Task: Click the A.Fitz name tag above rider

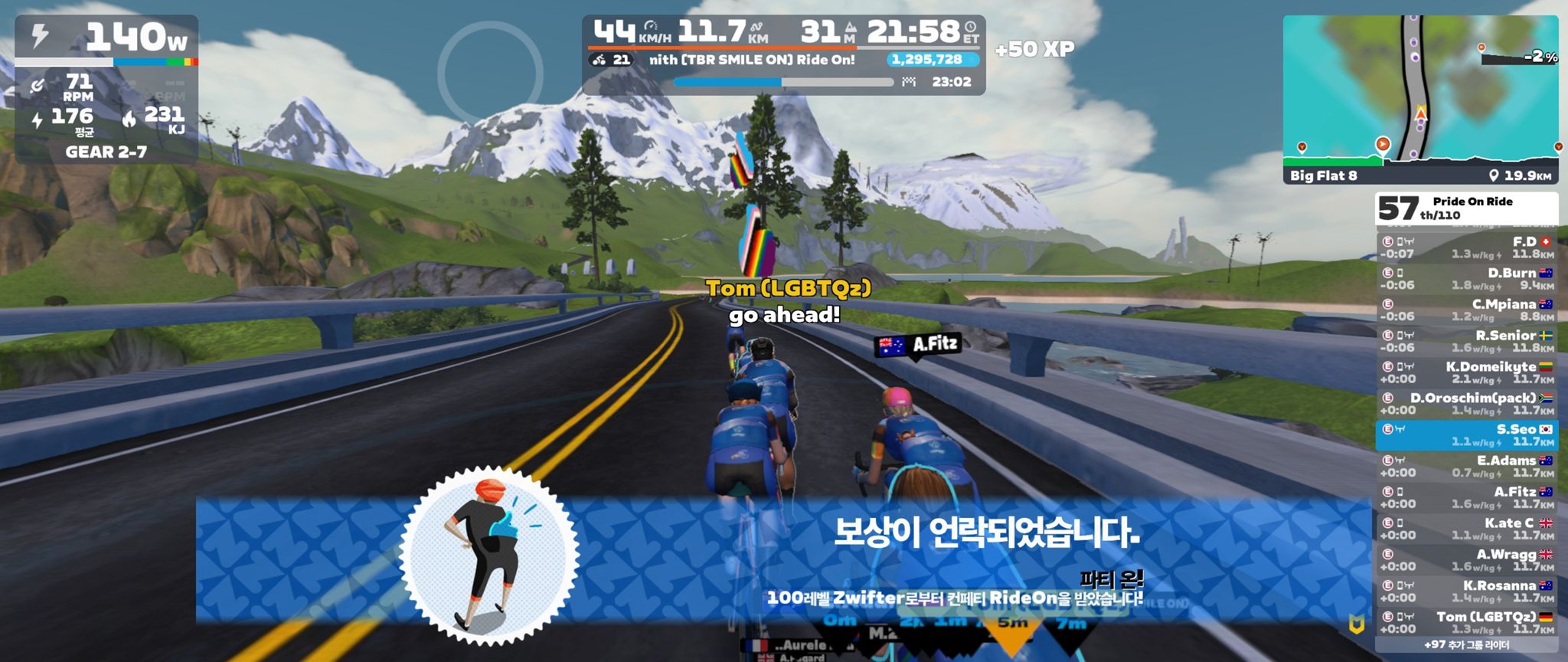Action: point(917,345)
